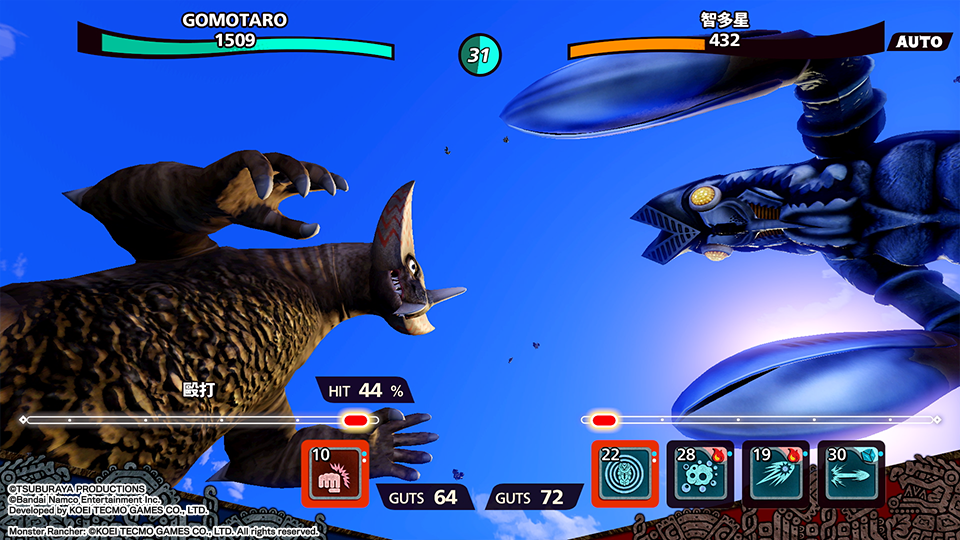Use the fist punch skill costing 10
960x540 pixels.
click(x=335, y=473)
